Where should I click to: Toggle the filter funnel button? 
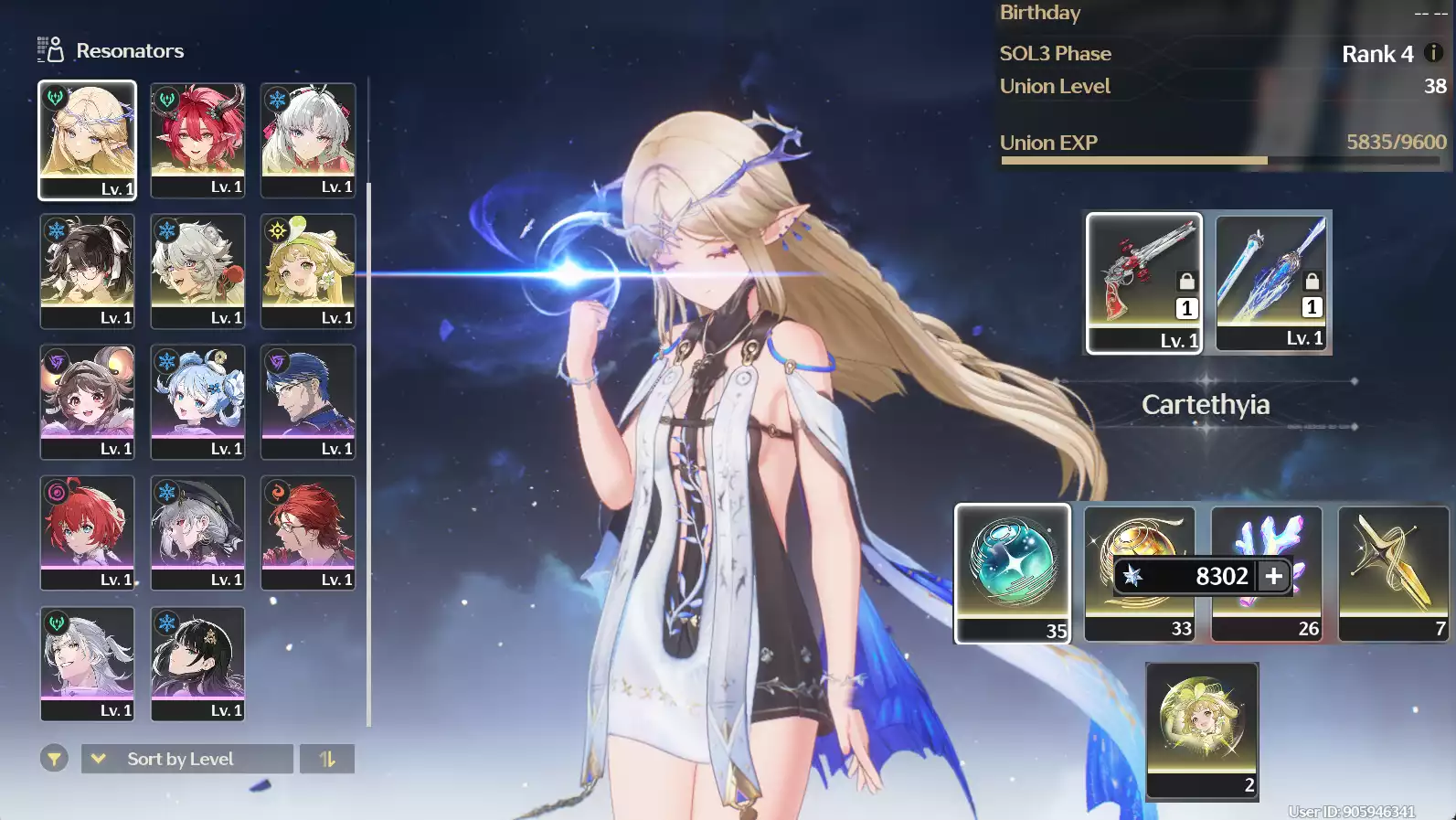point(55,759)
